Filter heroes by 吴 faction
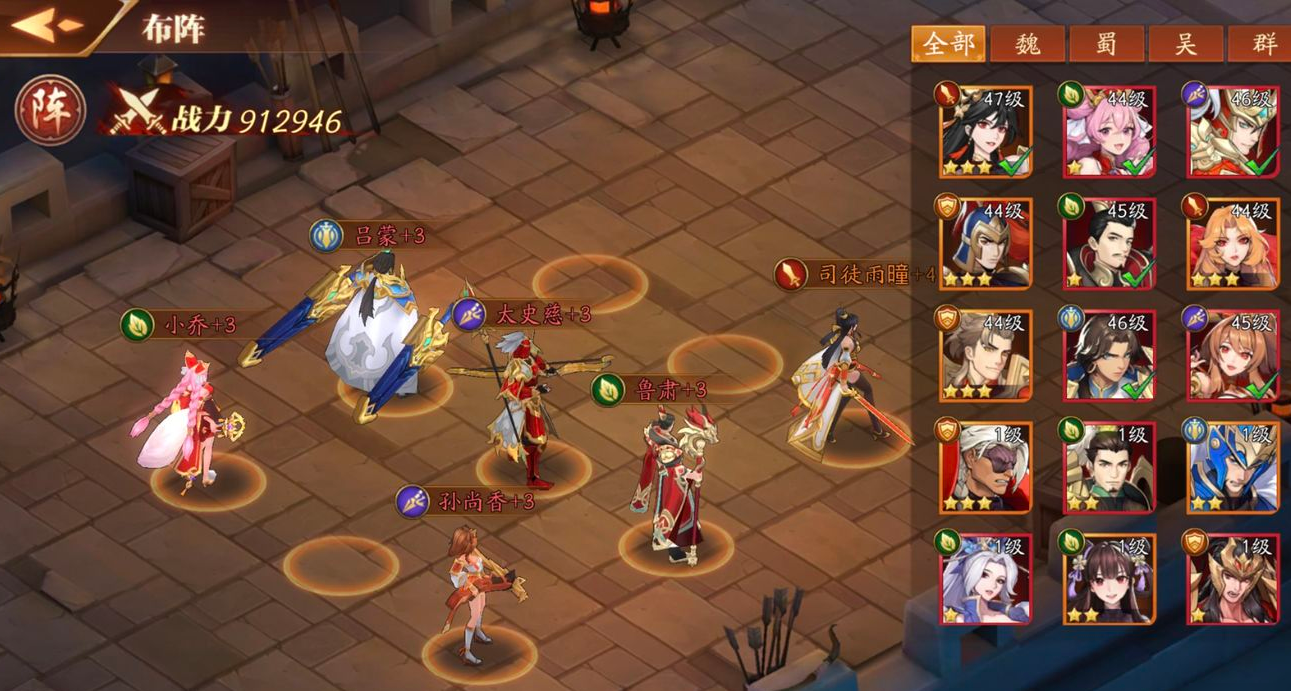This screenshot has width=1291, height=691. [x=1186, y=44]
